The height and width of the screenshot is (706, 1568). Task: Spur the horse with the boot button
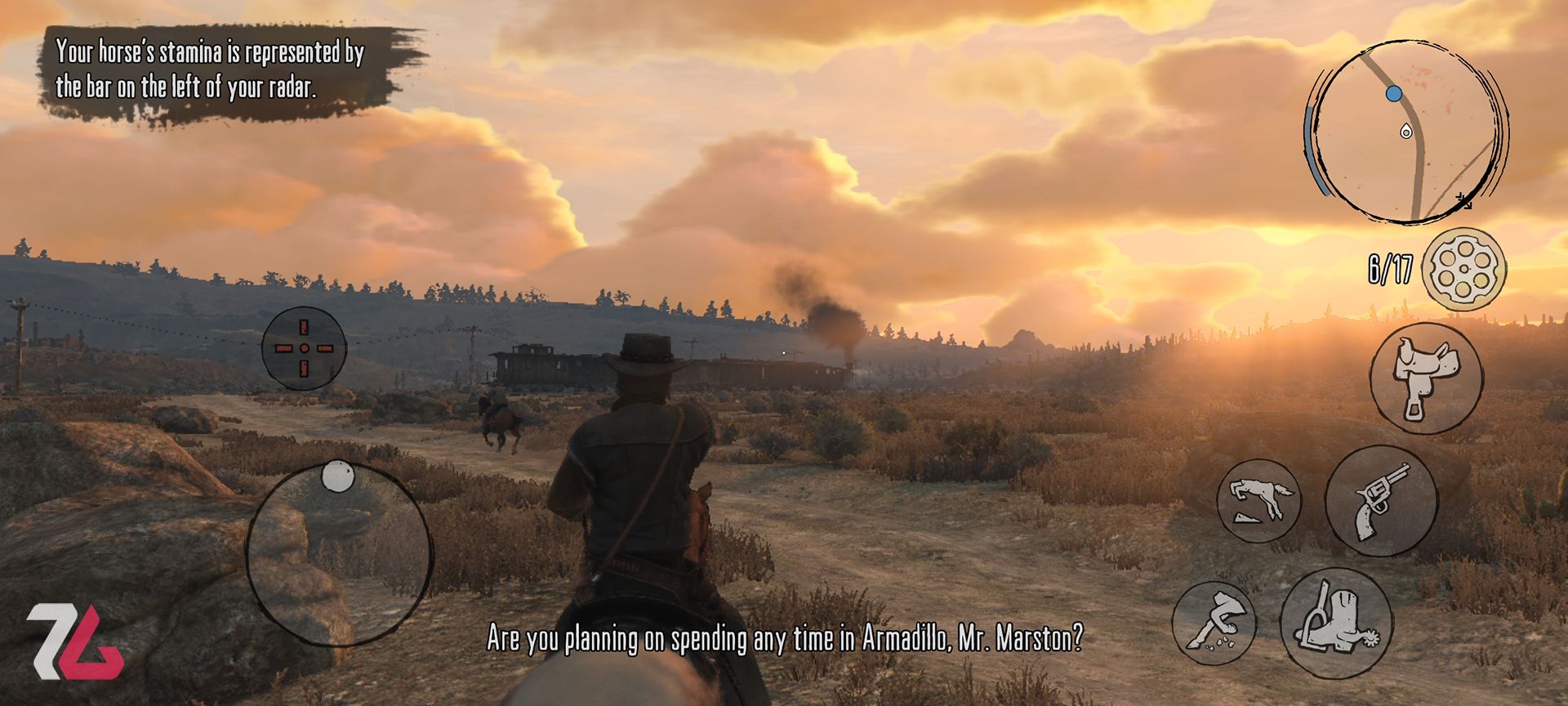(x=1336, y=623)
